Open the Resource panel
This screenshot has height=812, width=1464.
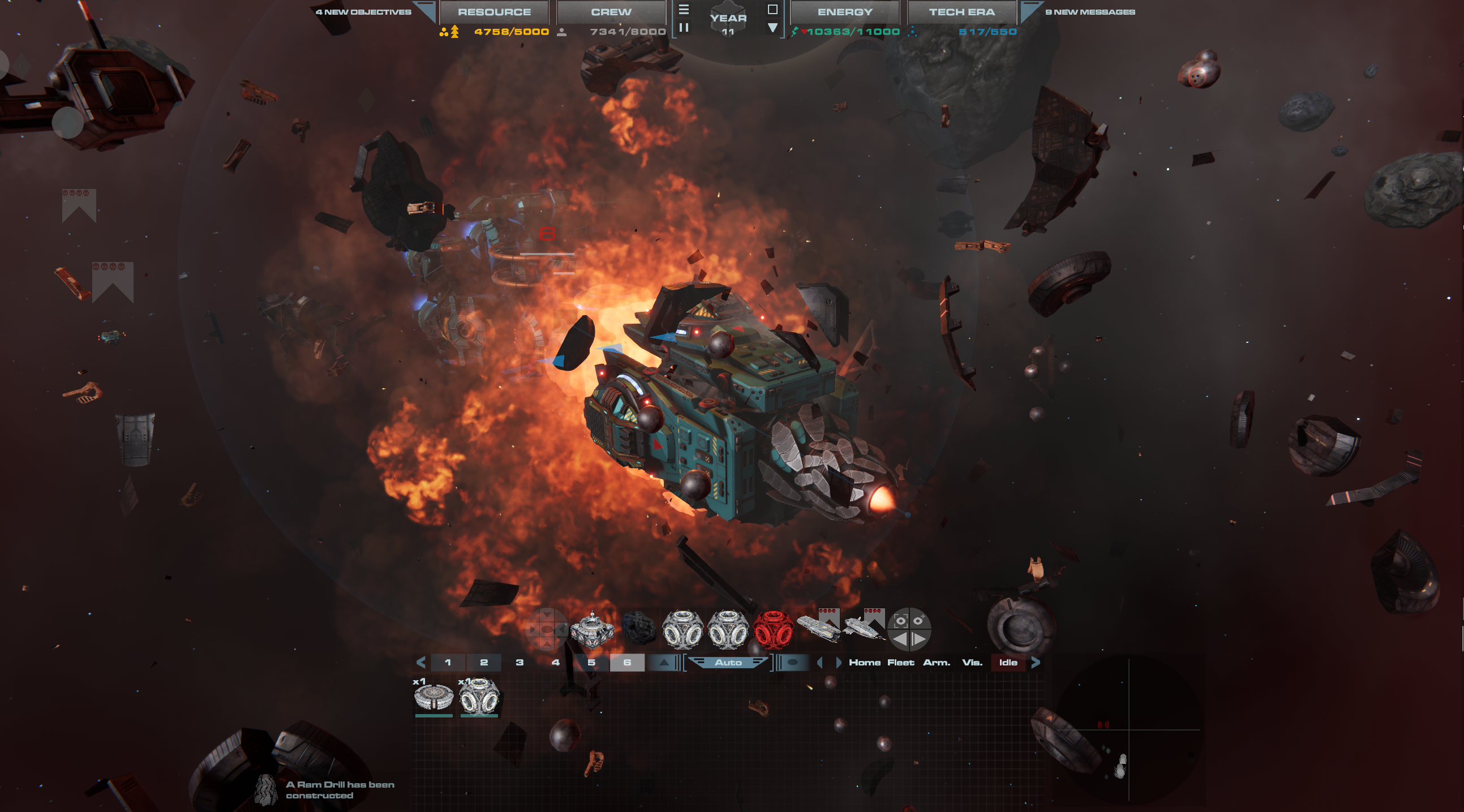pos(494,12)
